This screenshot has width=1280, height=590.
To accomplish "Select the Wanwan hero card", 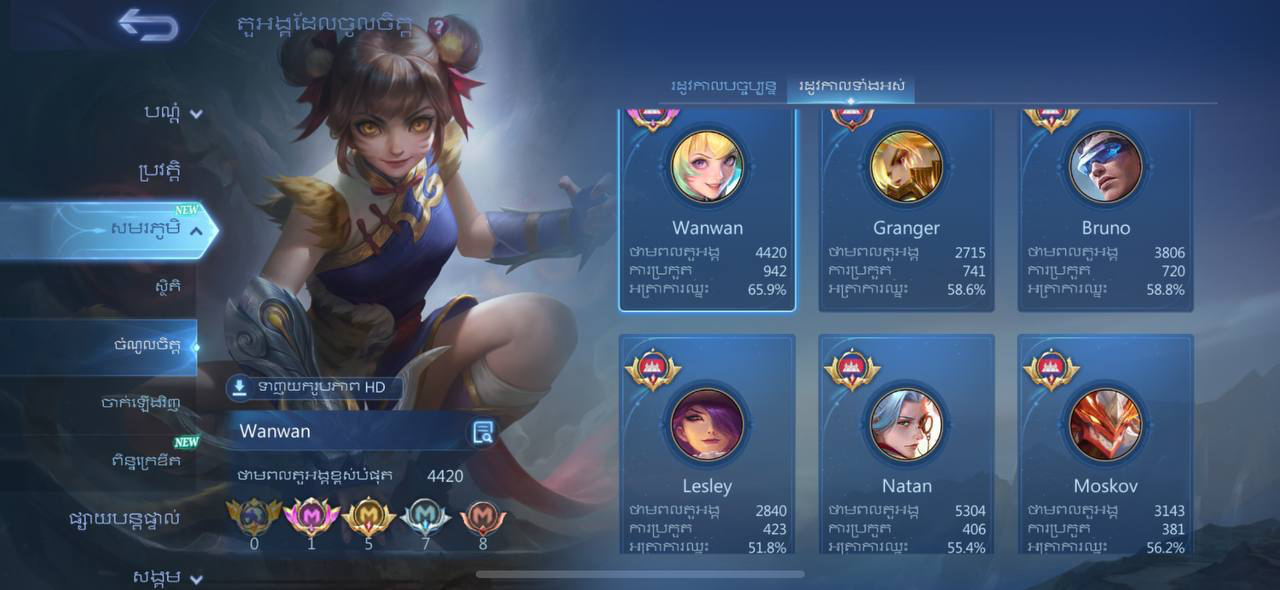I will pyautogui.click(x=707, y=210).
